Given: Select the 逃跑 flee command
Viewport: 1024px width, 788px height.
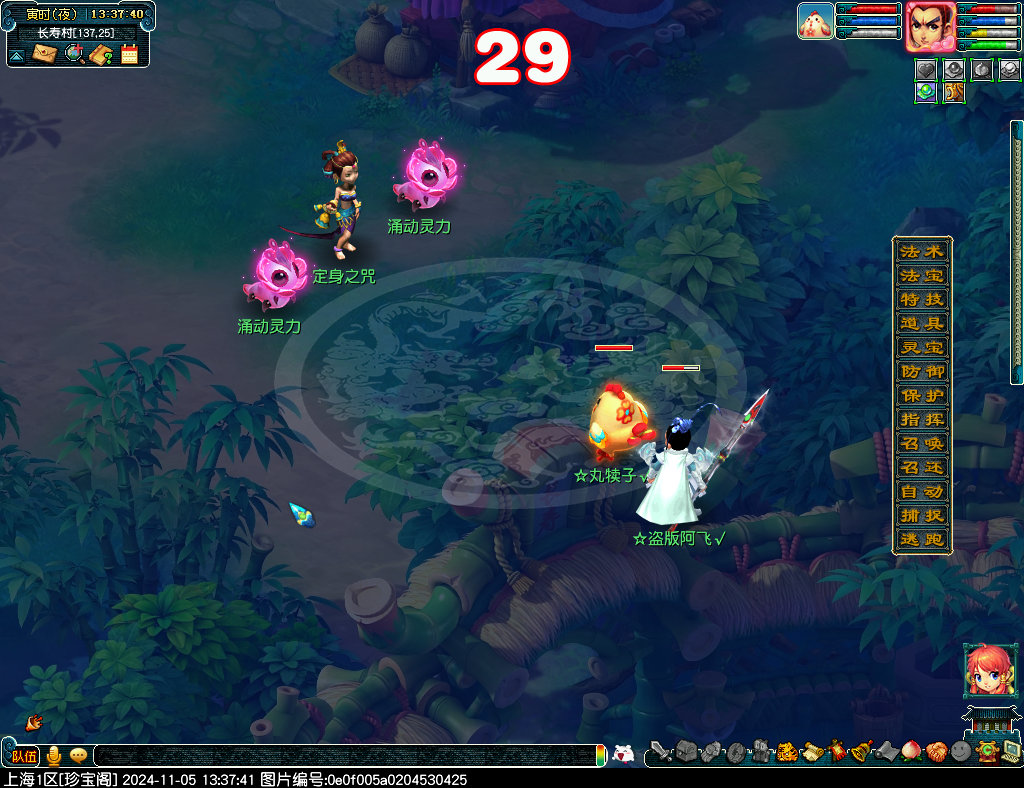Looking at the screenshot, I should pos(921,539).
